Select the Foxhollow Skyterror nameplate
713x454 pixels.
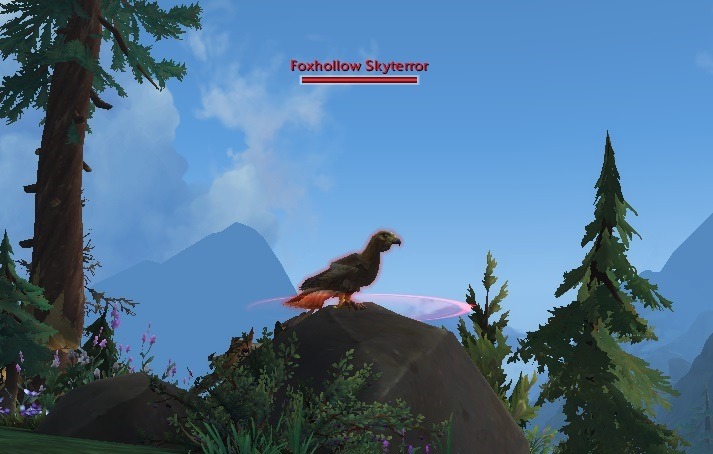pyautogui.click(x=359, y=73)
